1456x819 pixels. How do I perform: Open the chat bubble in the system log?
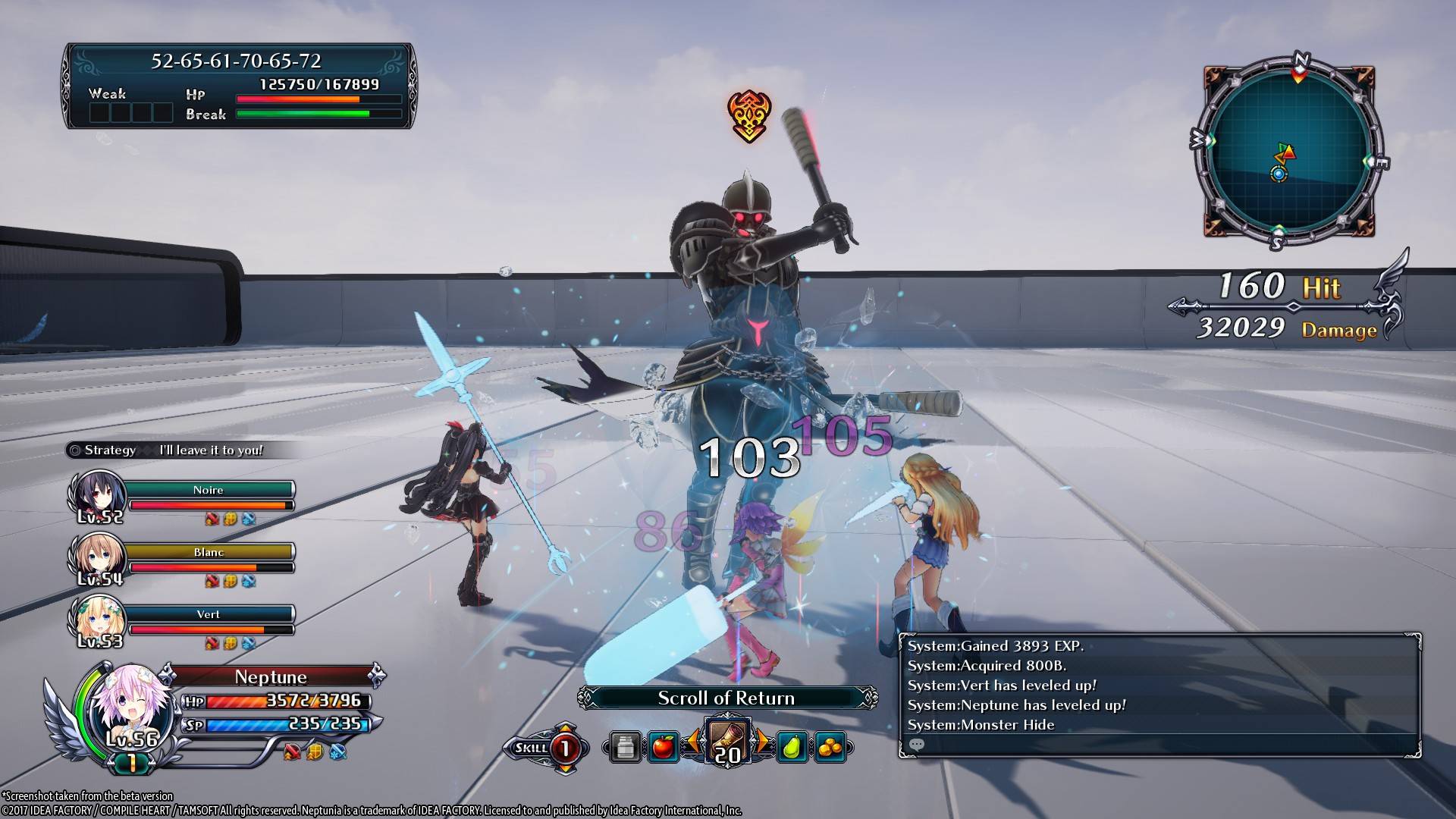point(917,745)
